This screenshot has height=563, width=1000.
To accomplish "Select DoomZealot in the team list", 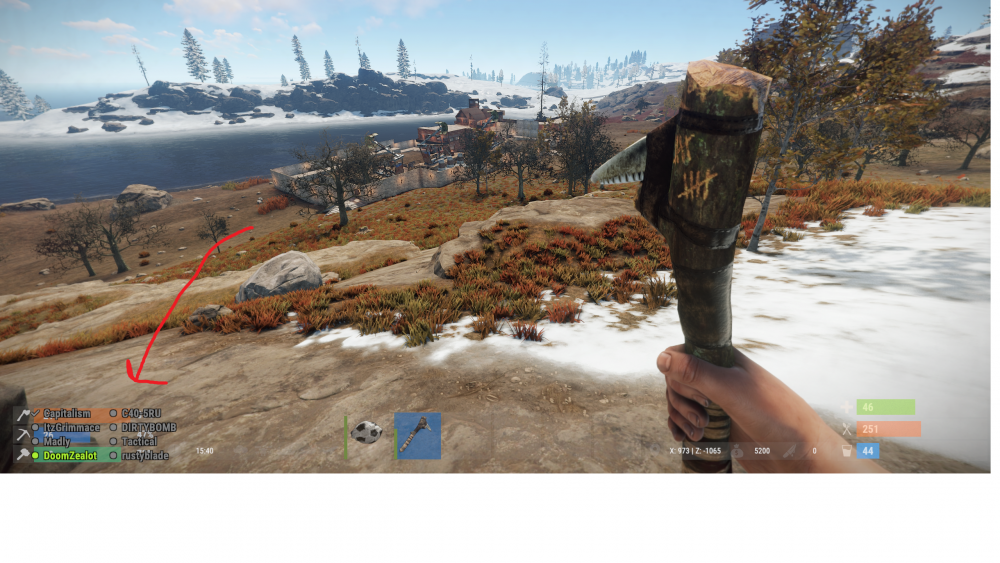I will point(68,455).
